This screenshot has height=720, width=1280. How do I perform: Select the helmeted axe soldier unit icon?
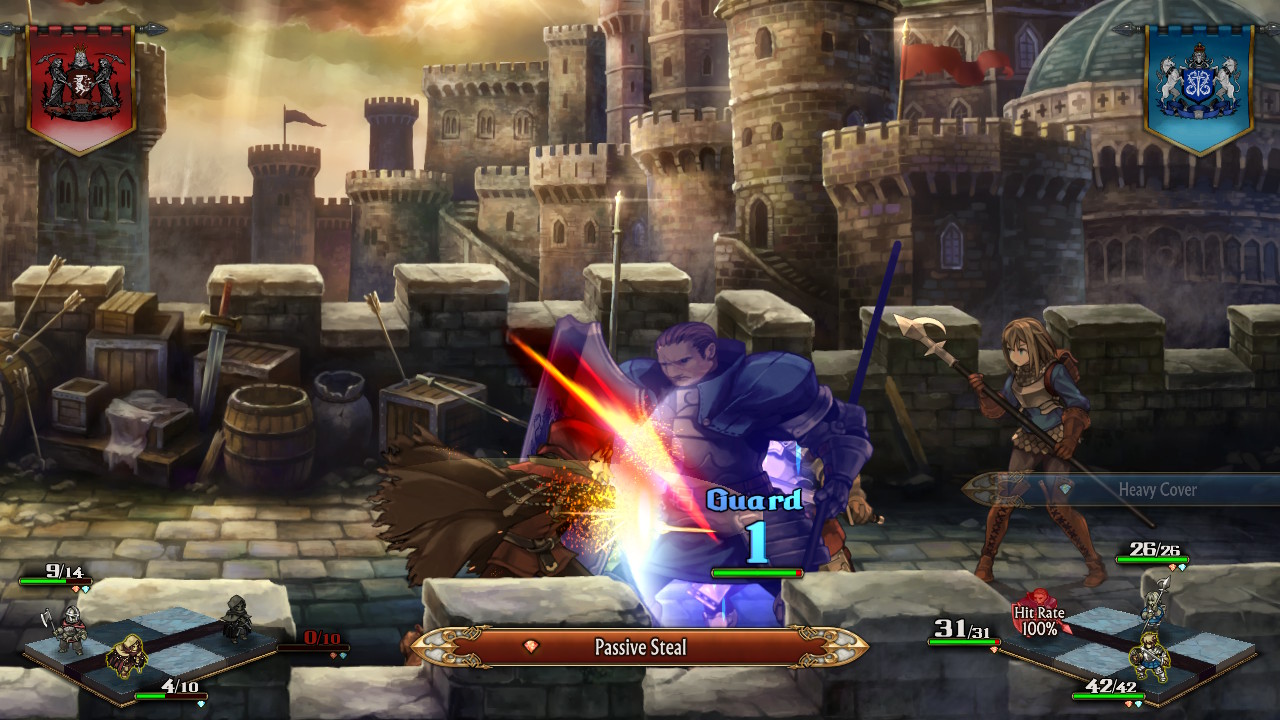coord(66,629)
